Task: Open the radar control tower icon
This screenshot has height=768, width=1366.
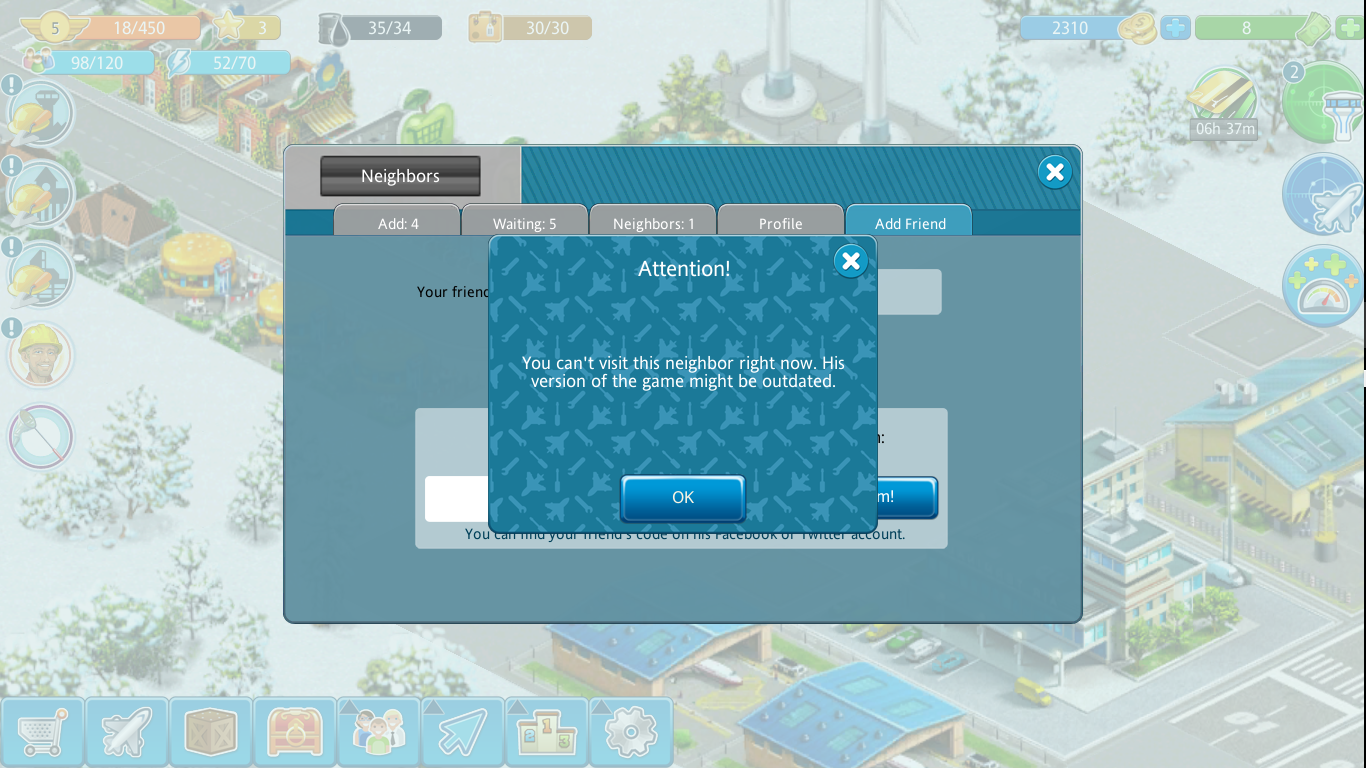Action: [1322, 100]
